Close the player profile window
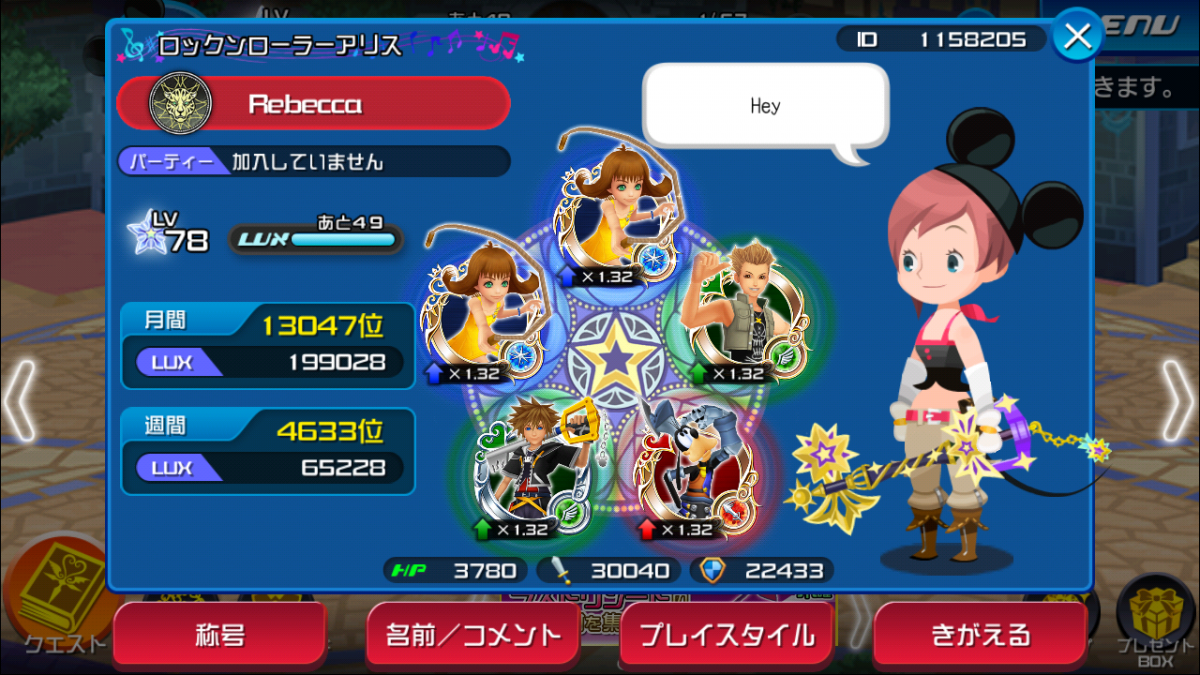Viewport: 1200px width, 675px height. [x=1077, y=37]
